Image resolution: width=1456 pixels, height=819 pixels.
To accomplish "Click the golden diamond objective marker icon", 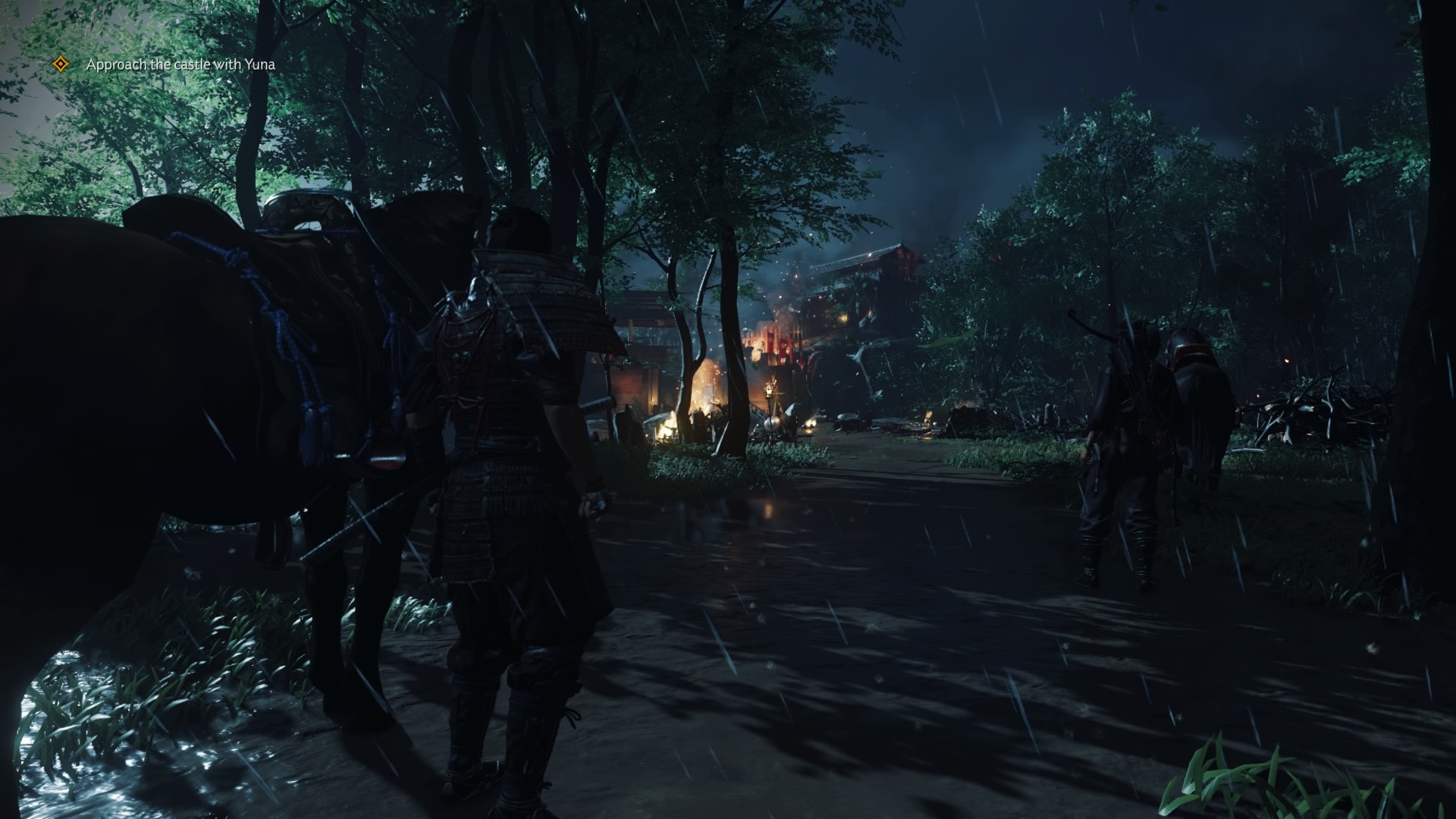I will coord(61,64).
